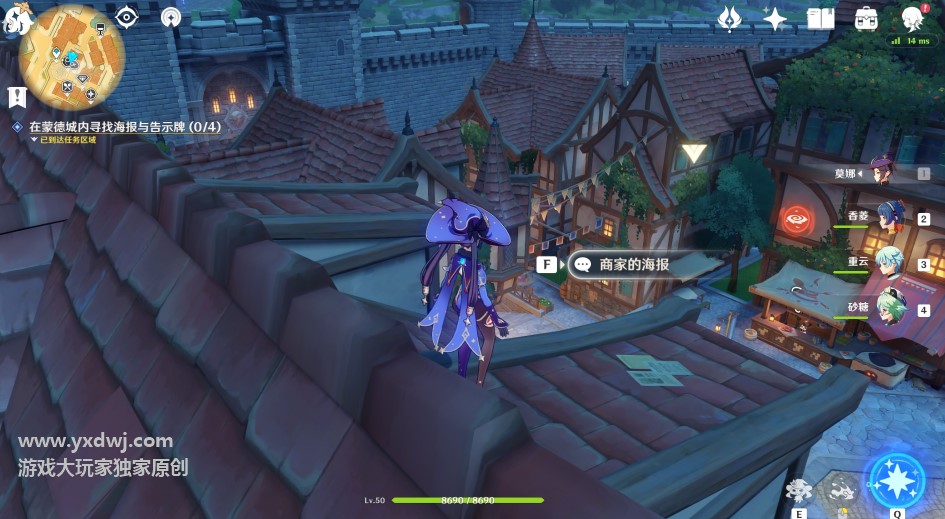The height and width of the screenshot is (519, 945).
Task: Open the character profile head icon
Action: pyautogui.click(x=911, y=18)
